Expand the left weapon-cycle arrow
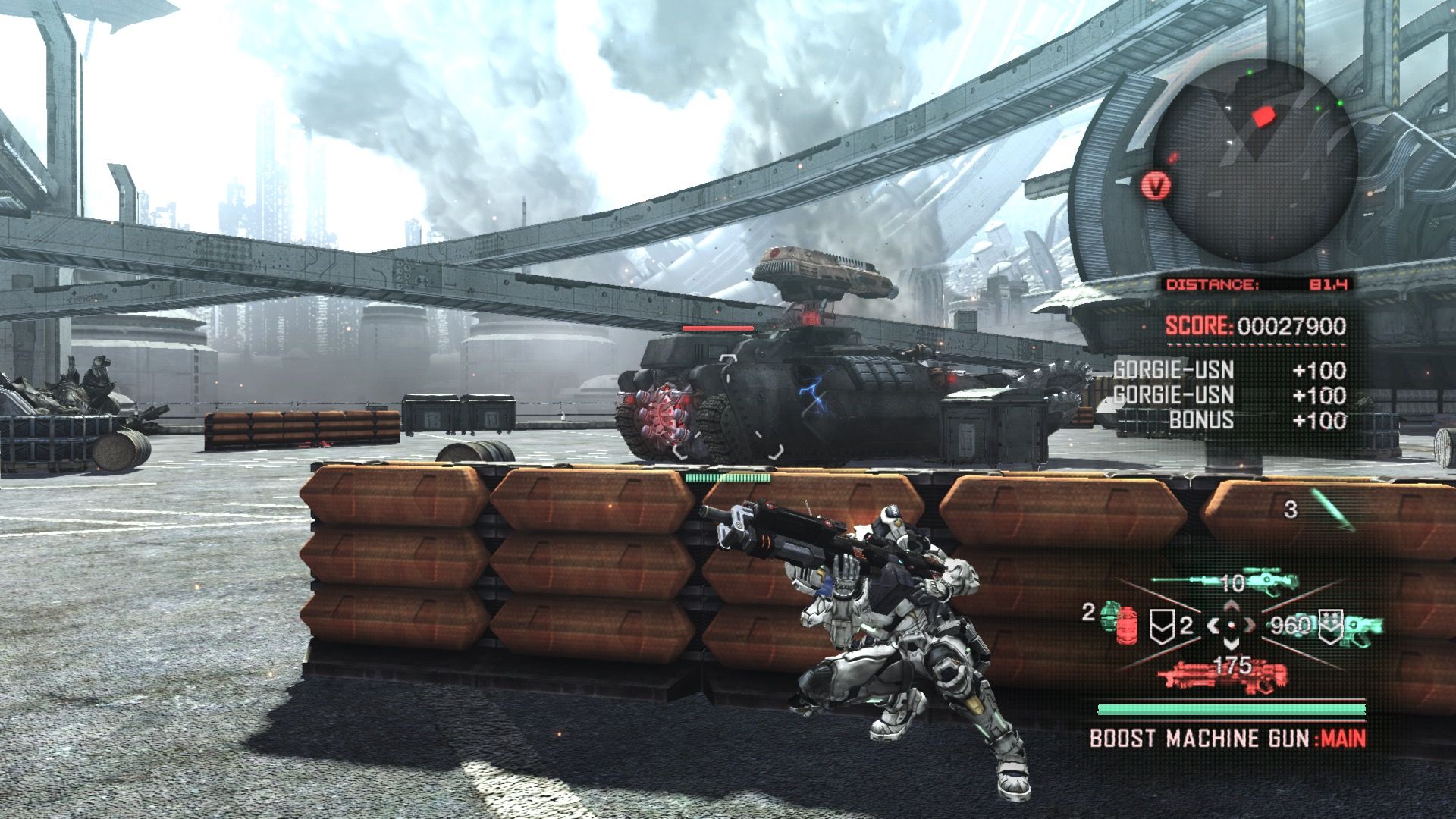This screenshot has height=819, width=1456. [x=1215, y=626]
